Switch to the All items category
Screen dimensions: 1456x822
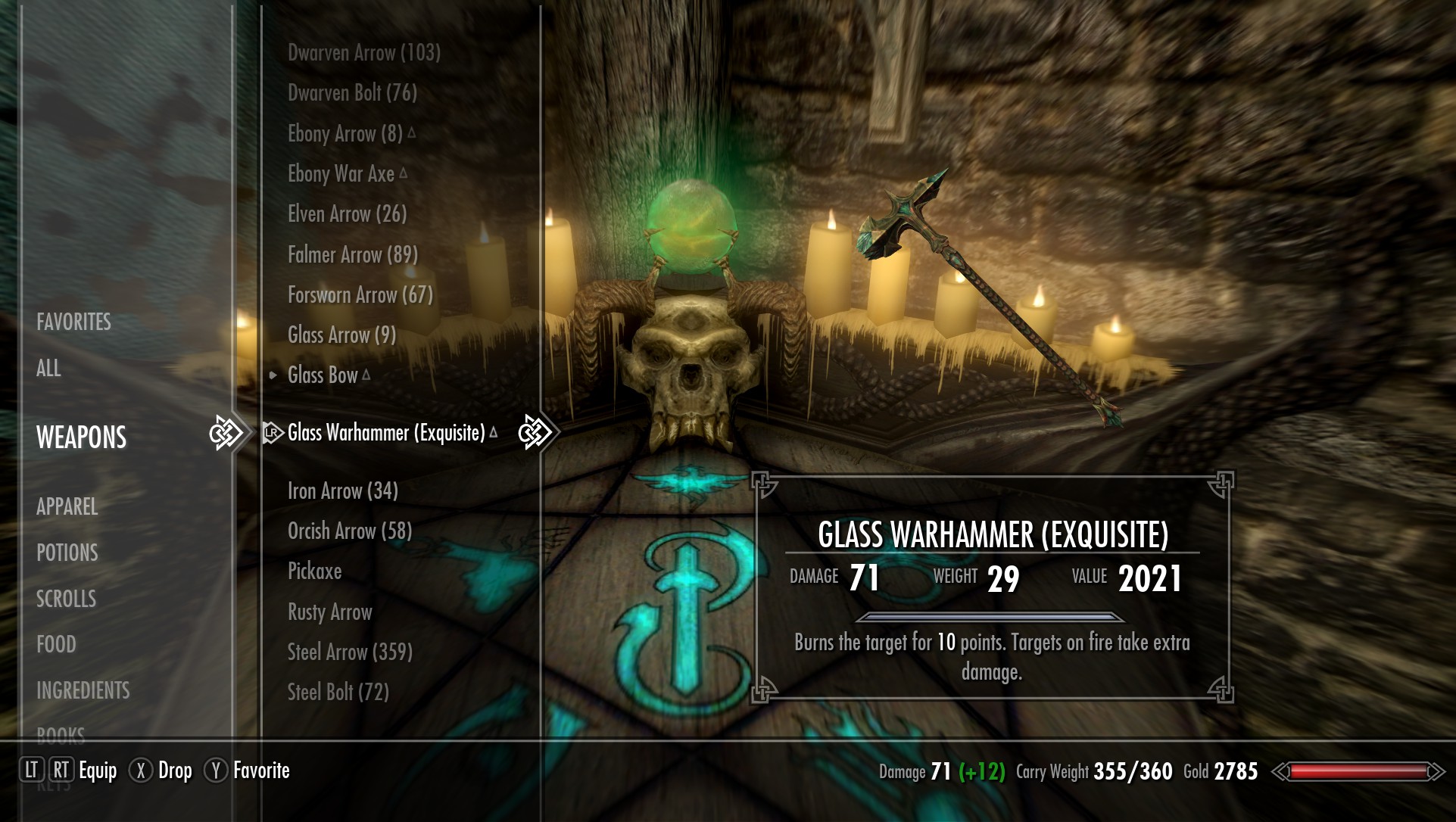[x=48, y=369]
